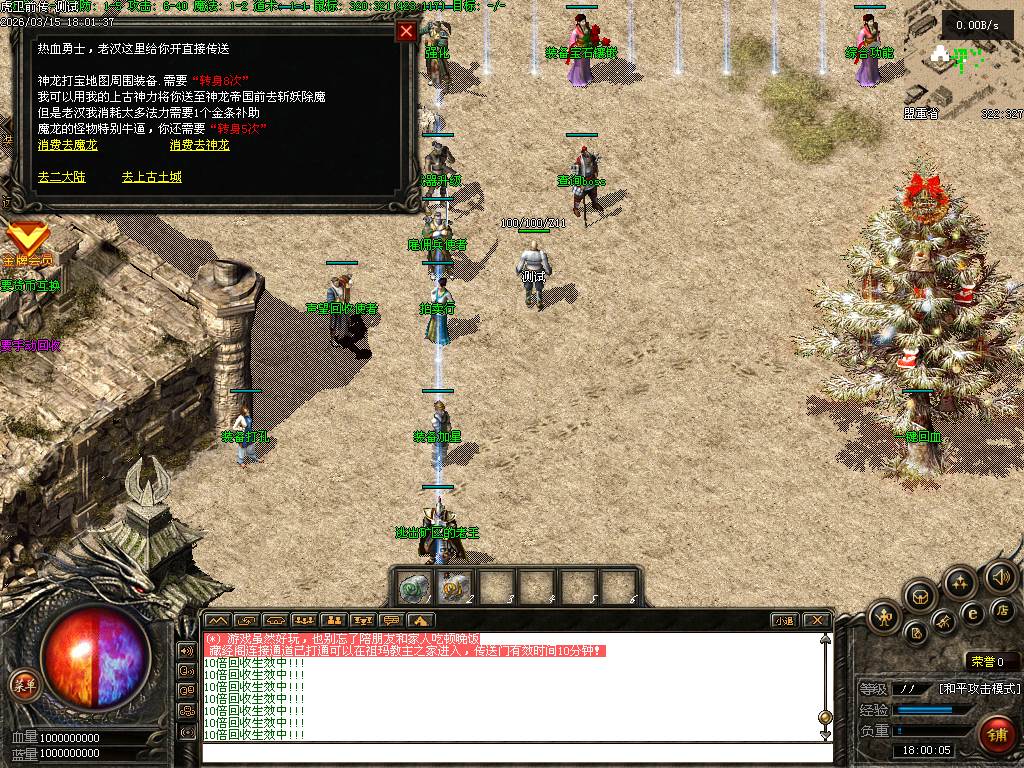The height and width of the screenshot is (768, 1024).
Task: Open the 店 shop round button
Action: (1002, 610)
